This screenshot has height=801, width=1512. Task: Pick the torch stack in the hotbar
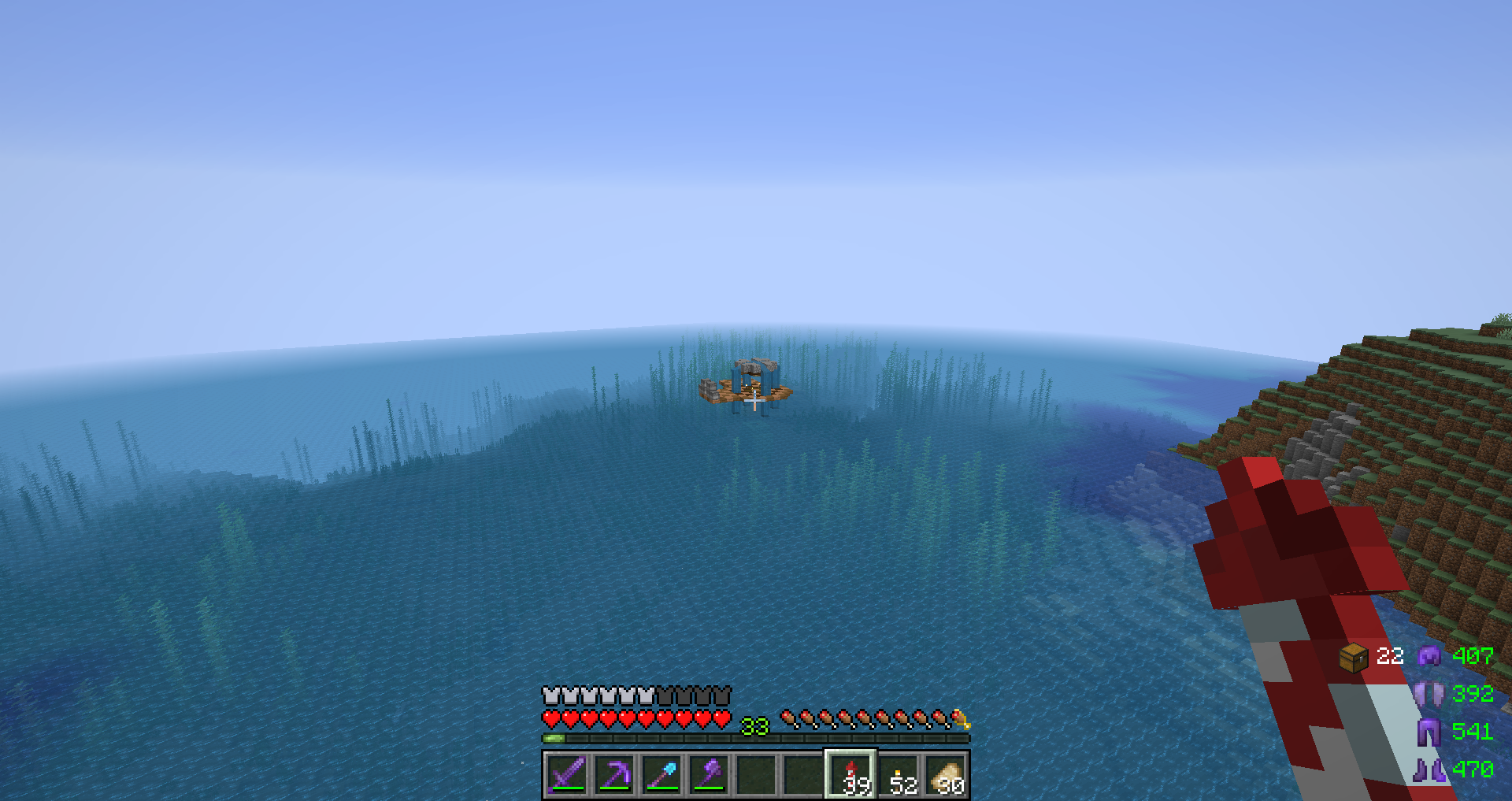(x=899, y=774)
